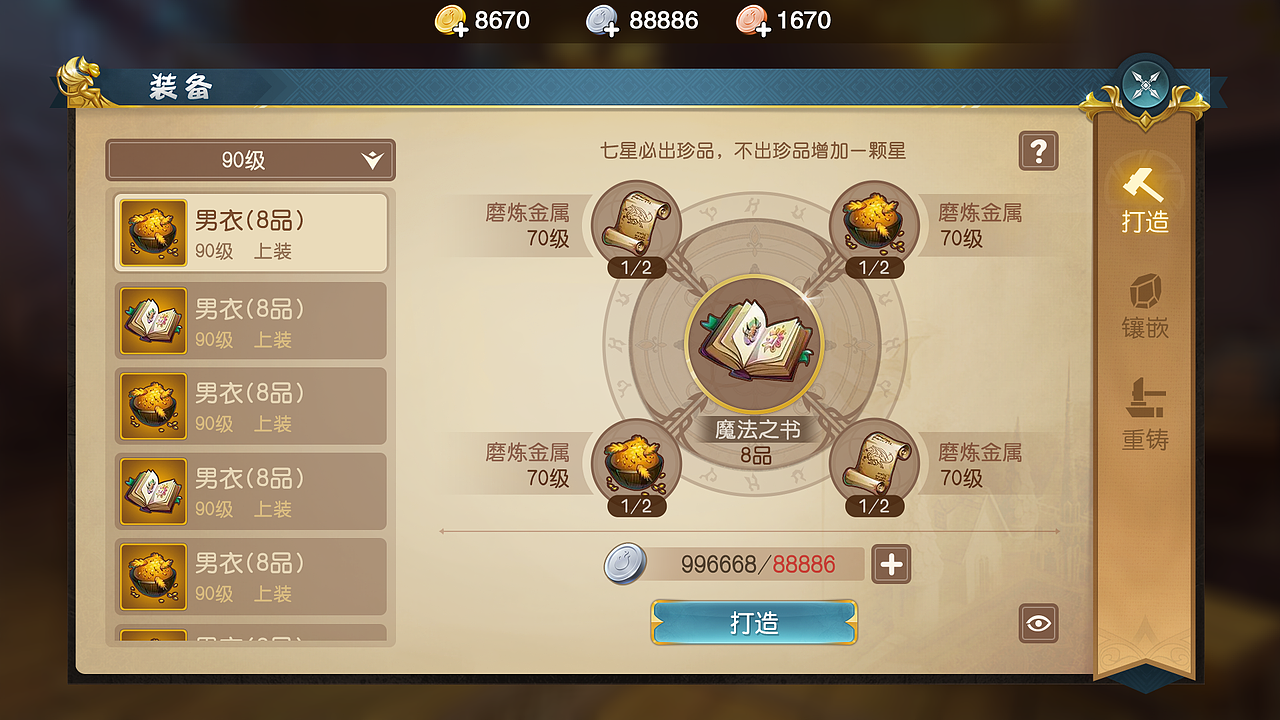Open the 90级 level dropdown

[250, 160]
